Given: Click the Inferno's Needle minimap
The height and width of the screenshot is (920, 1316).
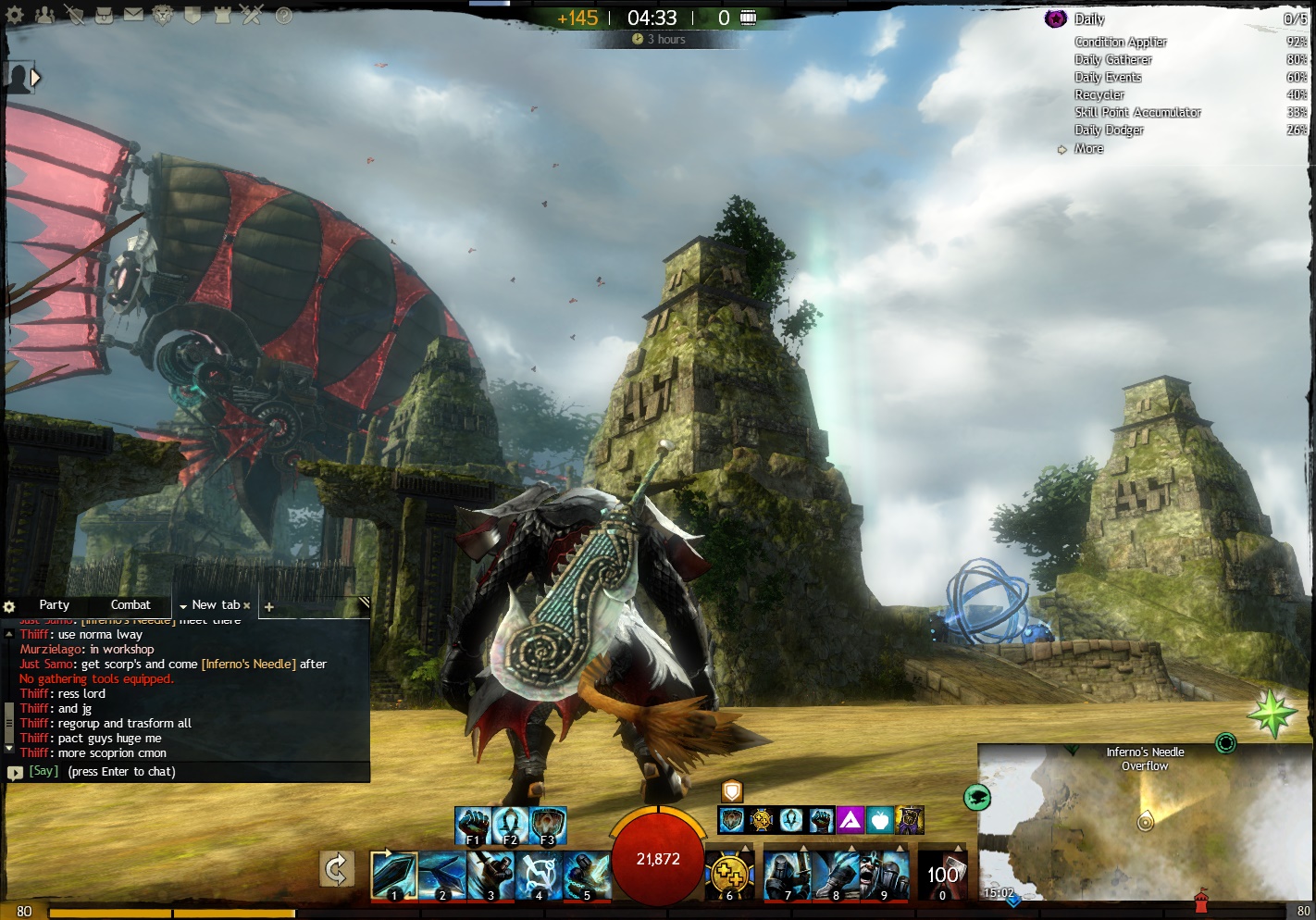Looking at the screenshot, I should [1145, 822].
